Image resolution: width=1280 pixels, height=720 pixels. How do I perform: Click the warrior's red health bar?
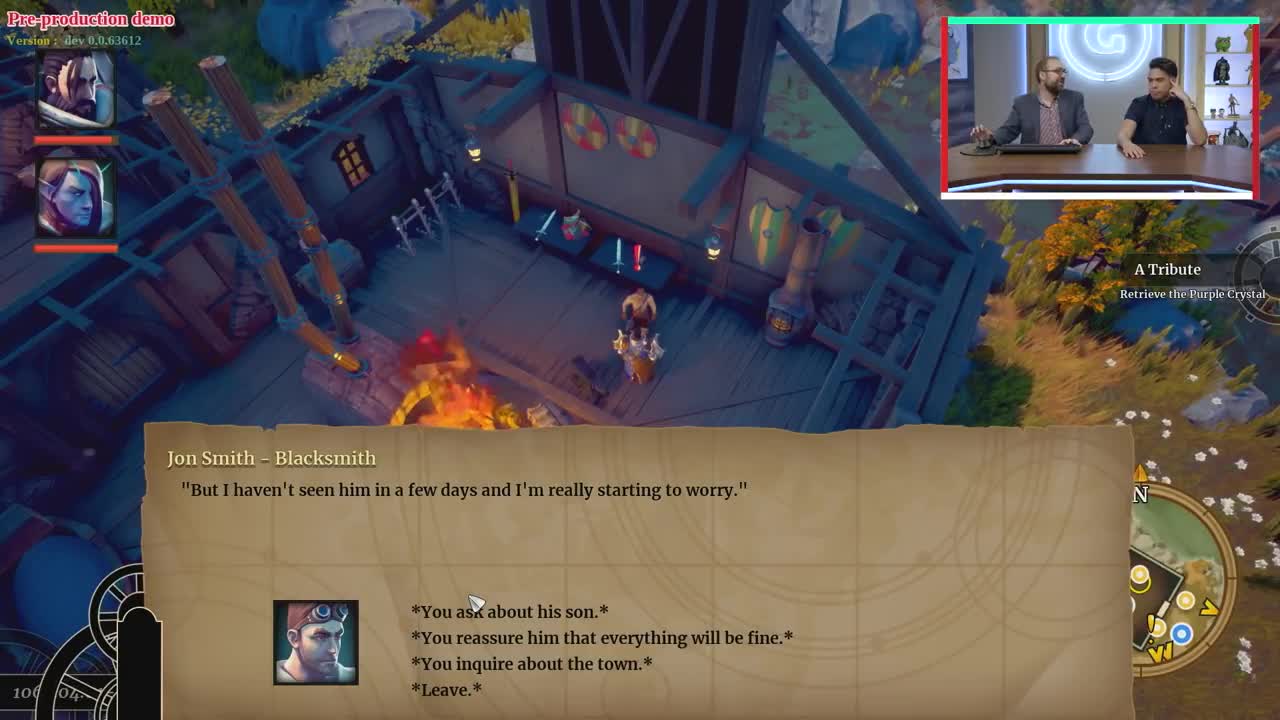(x=75, y=140)
